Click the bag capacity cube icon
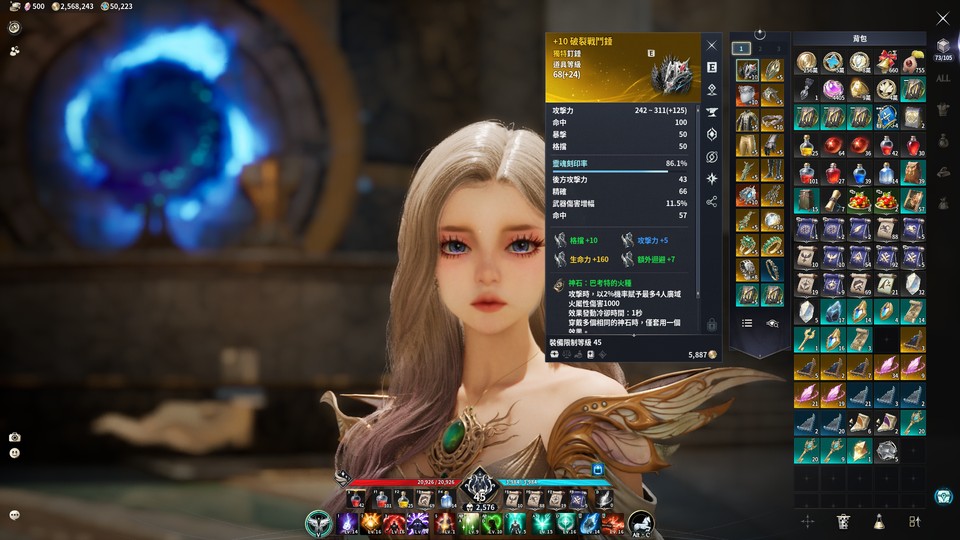 click(943, 46)
